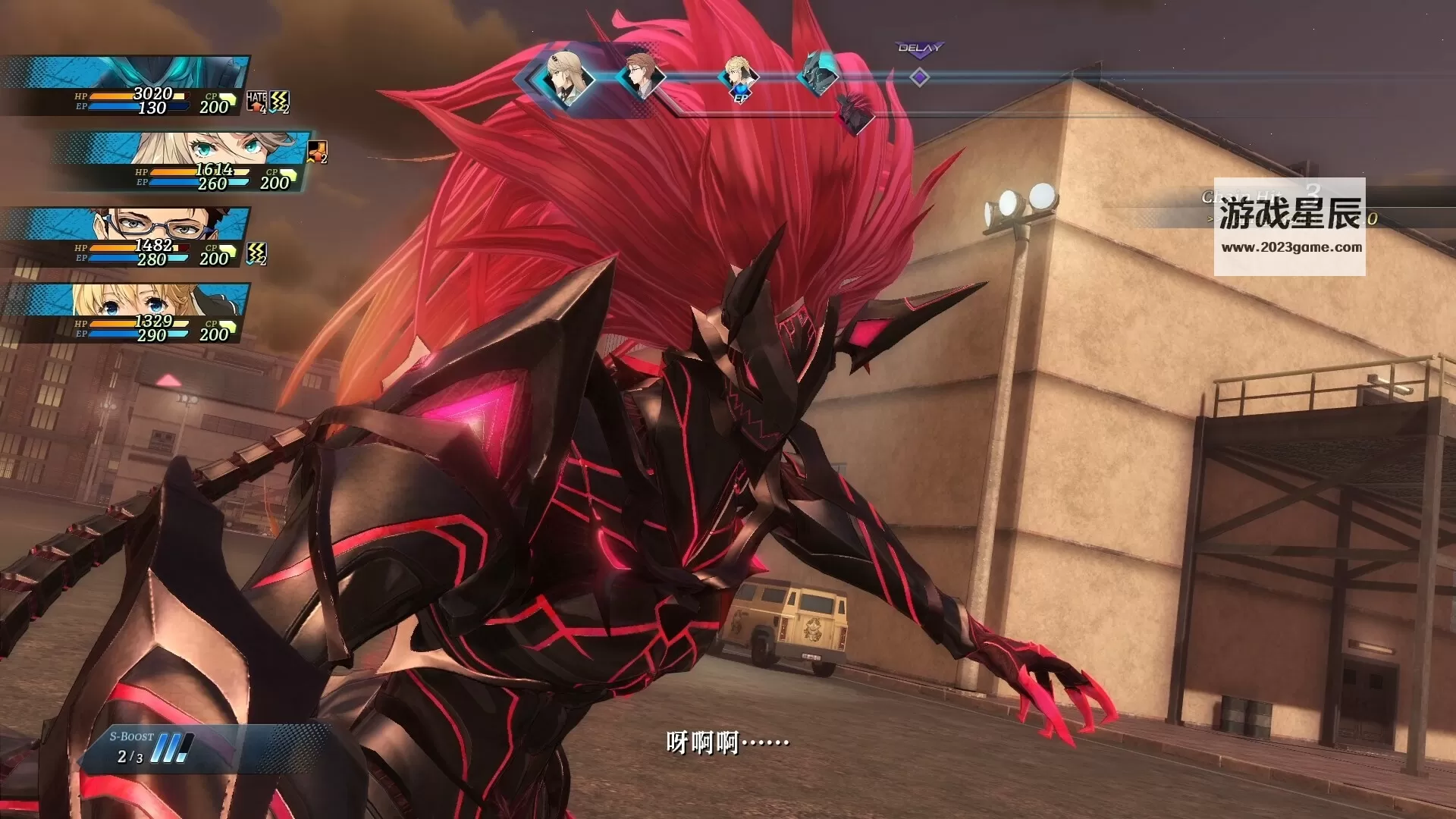Click the blue EP bonus diamond in turn order
The height and width of the screenshot is (819, 1456).
[739, 96]
